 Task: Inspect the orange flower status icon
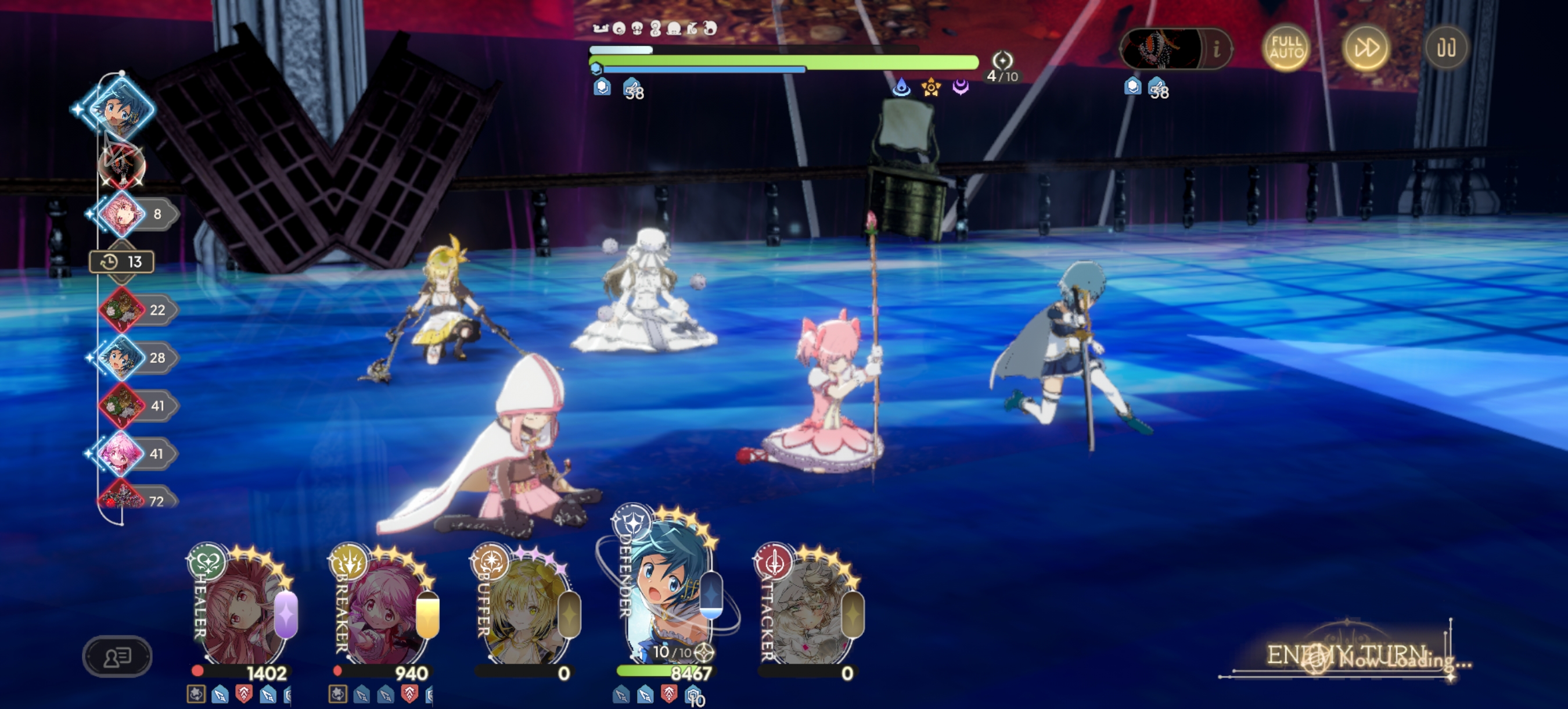point(931,88)
